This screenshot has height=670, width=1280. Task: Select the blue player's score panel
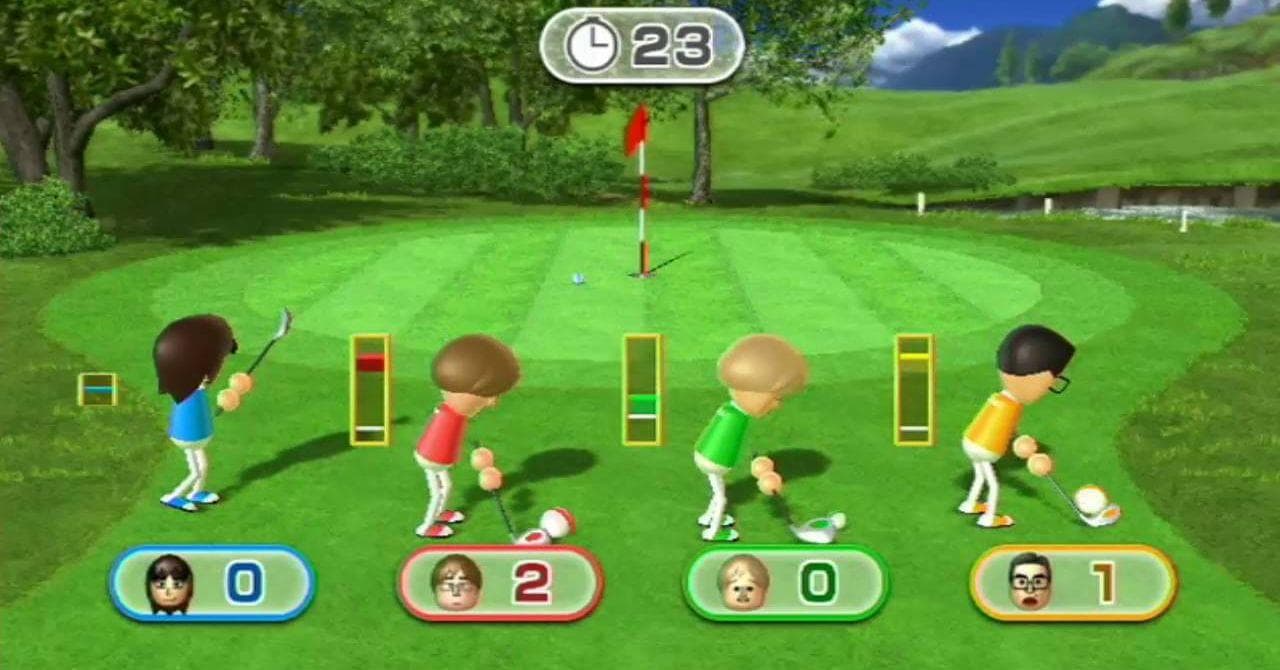(212, 583)
